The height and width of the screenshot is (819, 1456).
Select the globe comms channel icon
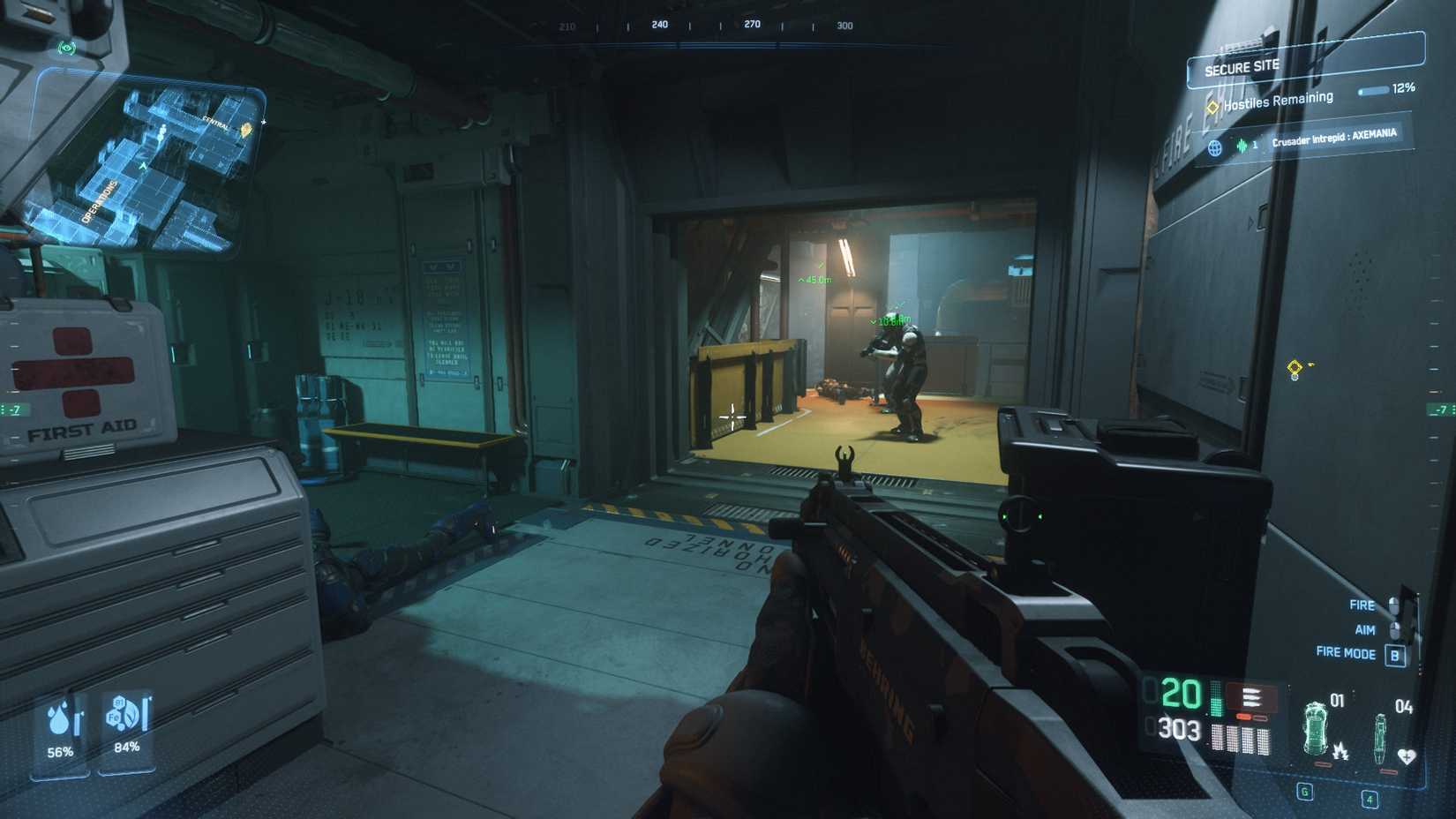[1215, 148]
